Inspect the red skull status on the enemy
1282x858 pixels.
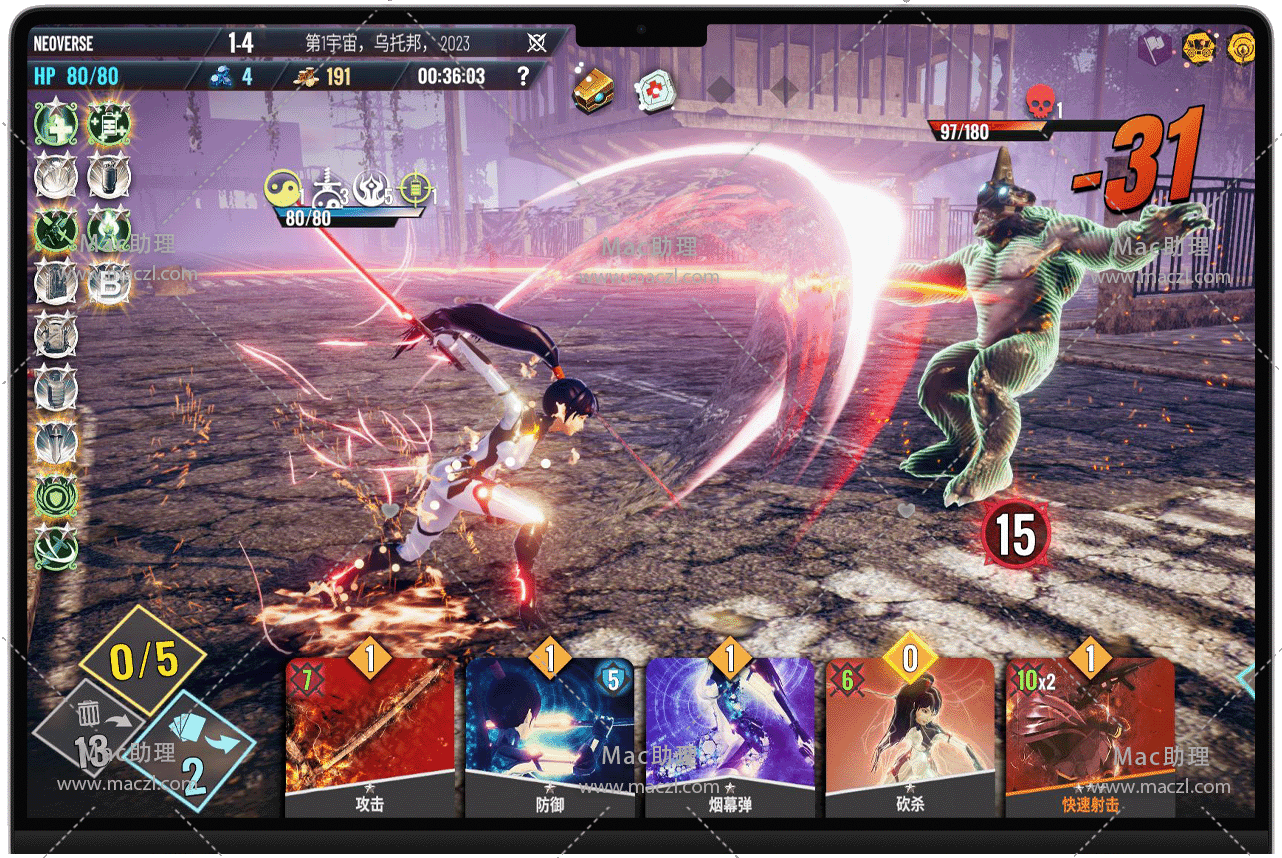click(x=1040, y=101)
